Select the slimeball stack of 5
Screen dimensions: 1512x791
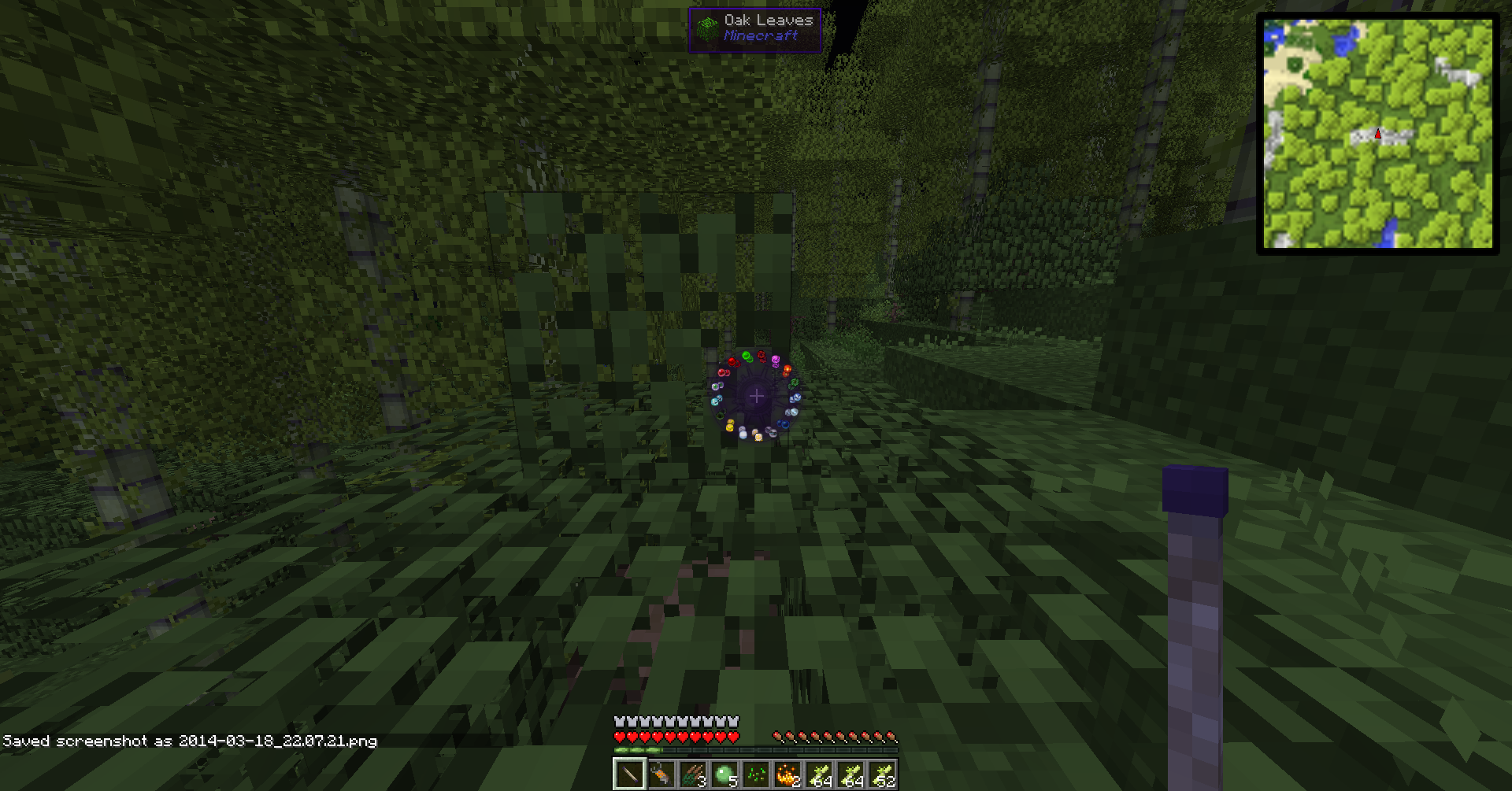pos(724,775)
